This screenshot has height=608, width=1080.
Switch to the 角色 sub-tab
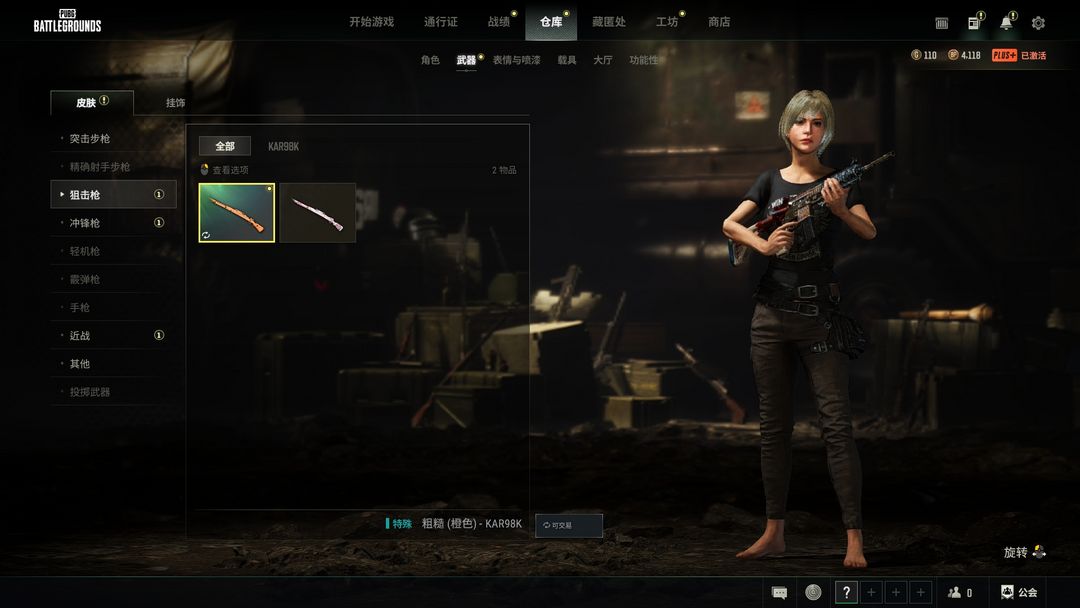tap(430, 60)
